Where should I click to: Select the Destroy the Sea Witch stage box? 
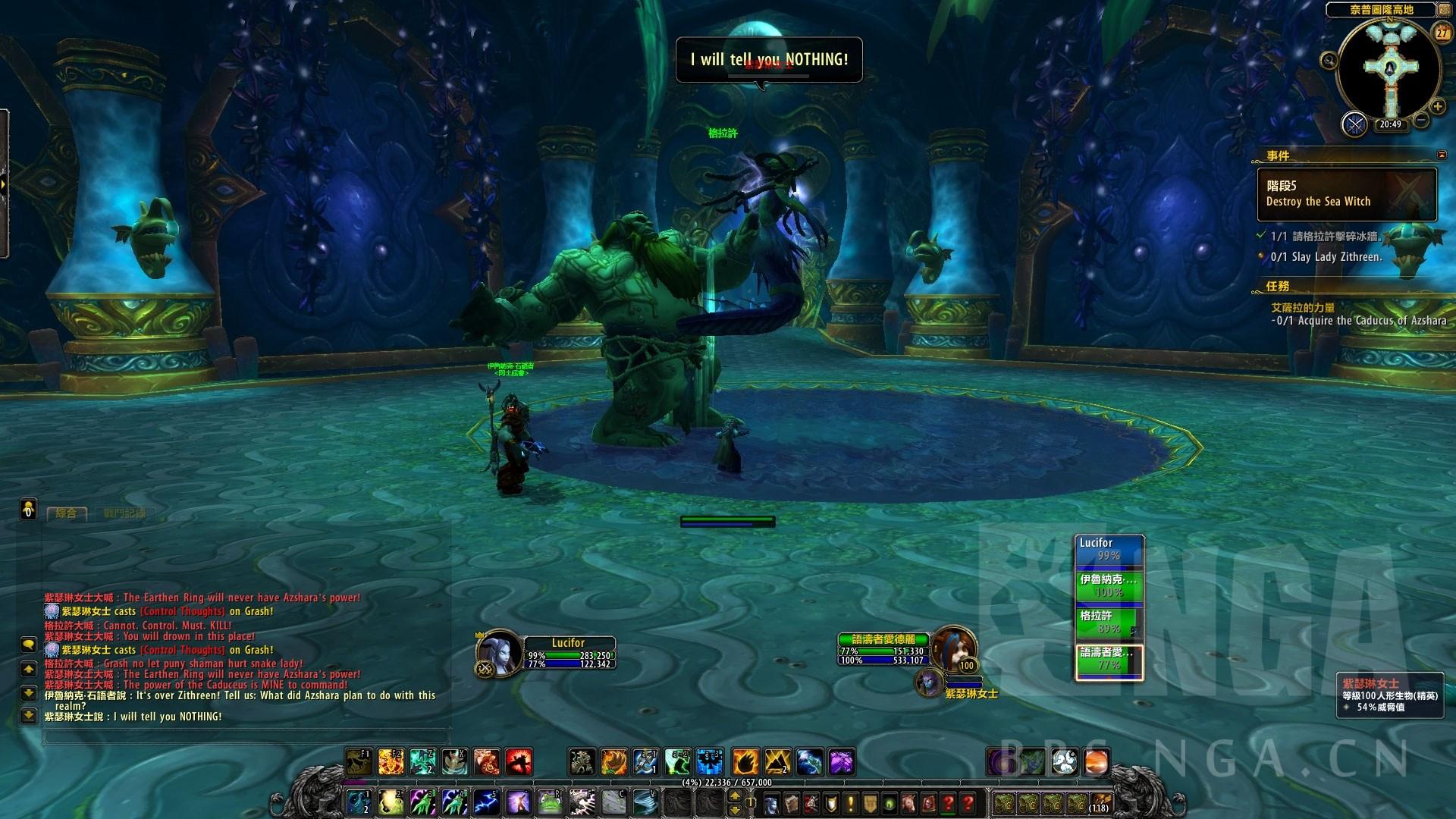[x=1346, y=194]
